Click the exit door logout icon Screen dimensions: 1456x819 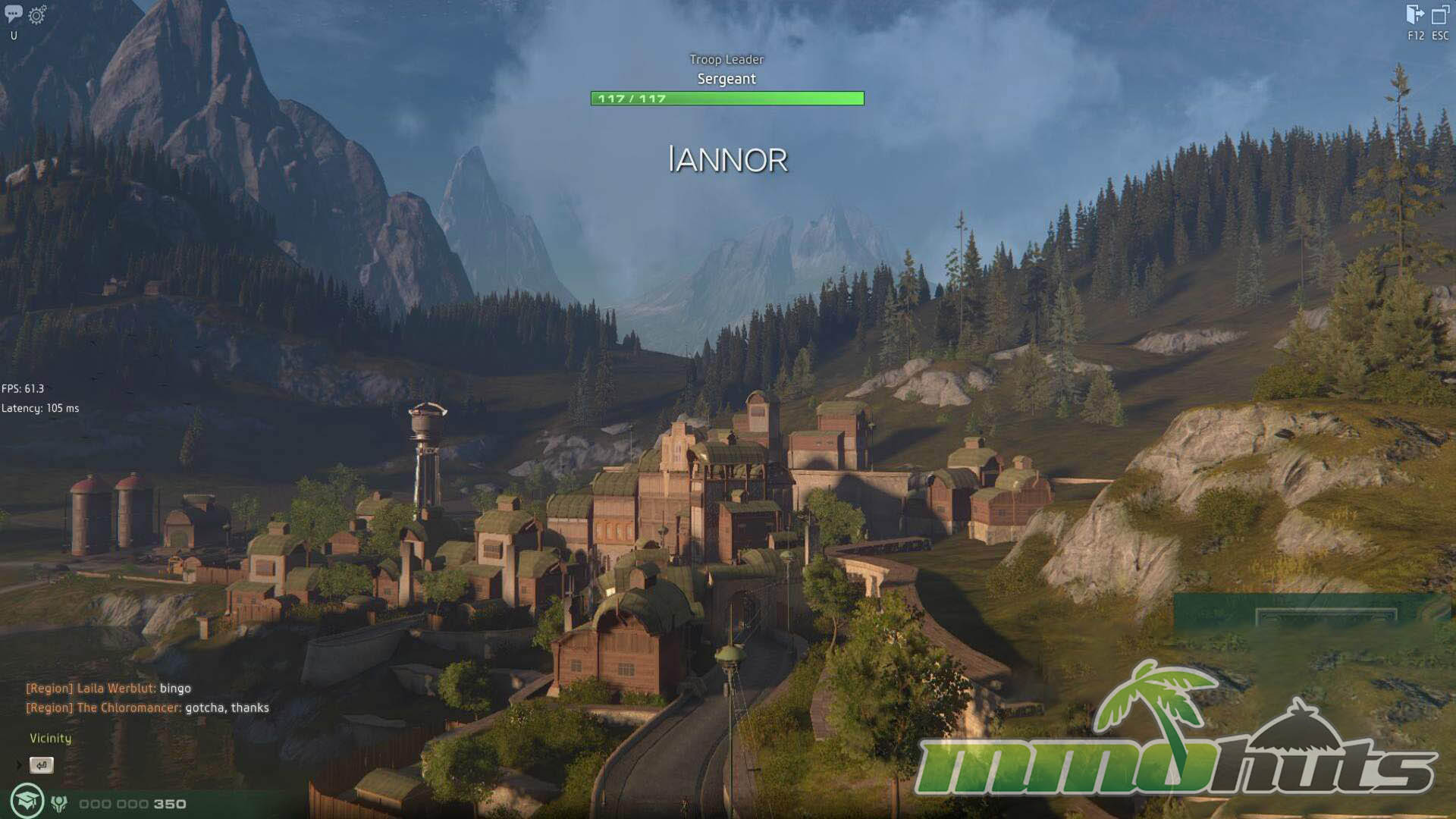[x=1415, y=14]
